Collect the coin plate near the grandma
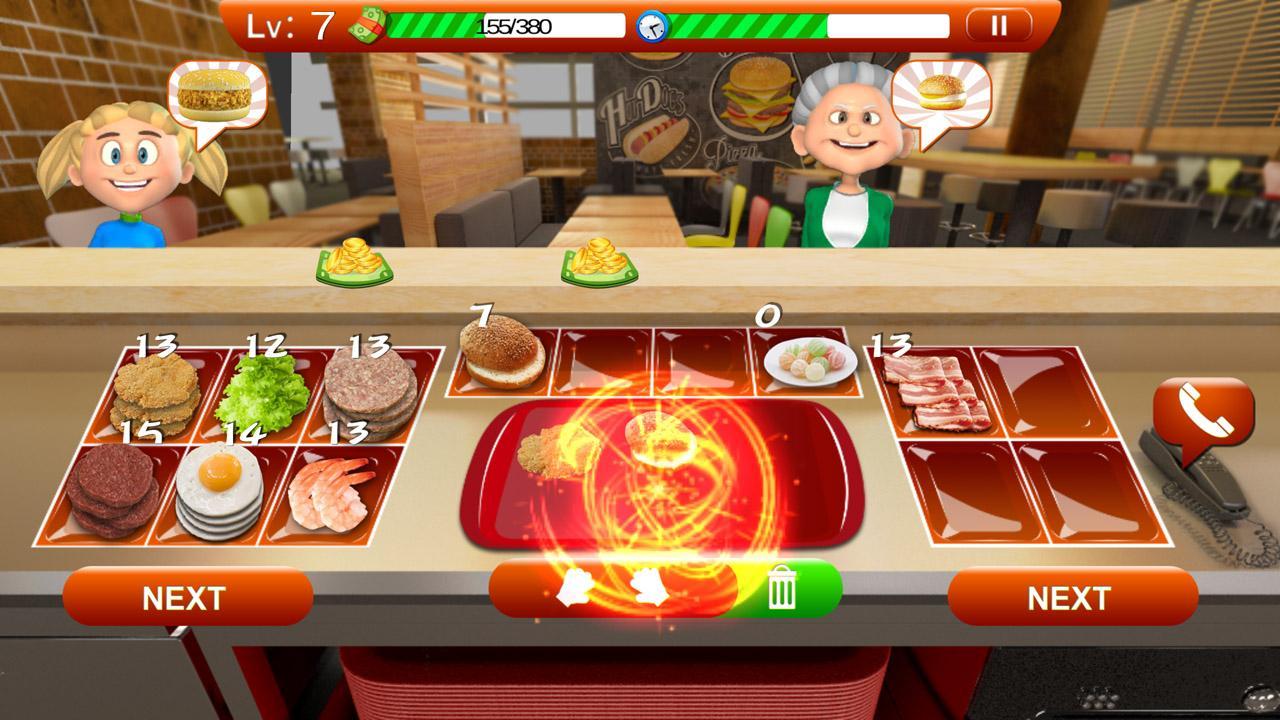 pos(598,262)
